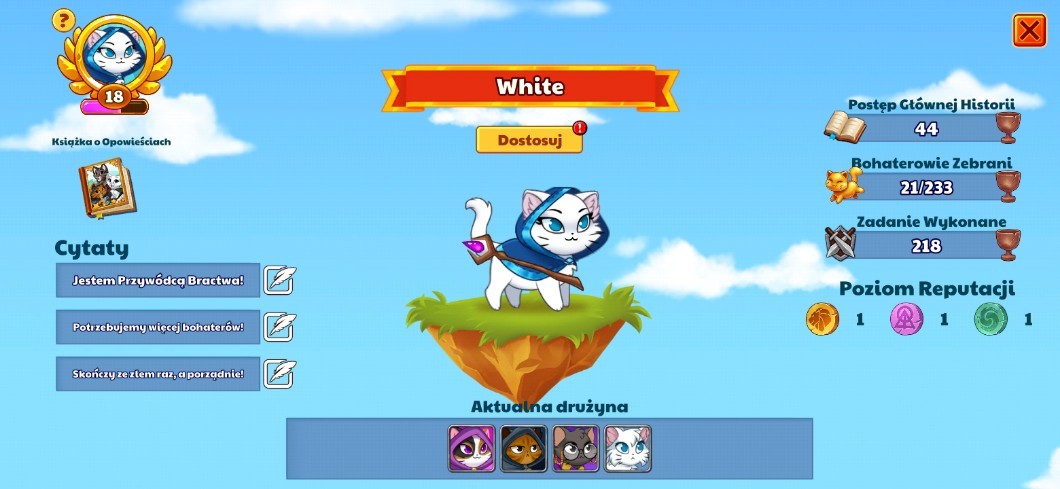Open the Książka o Opowieściach storybook
Screen dimensions: 1060x489
point(107,187)
